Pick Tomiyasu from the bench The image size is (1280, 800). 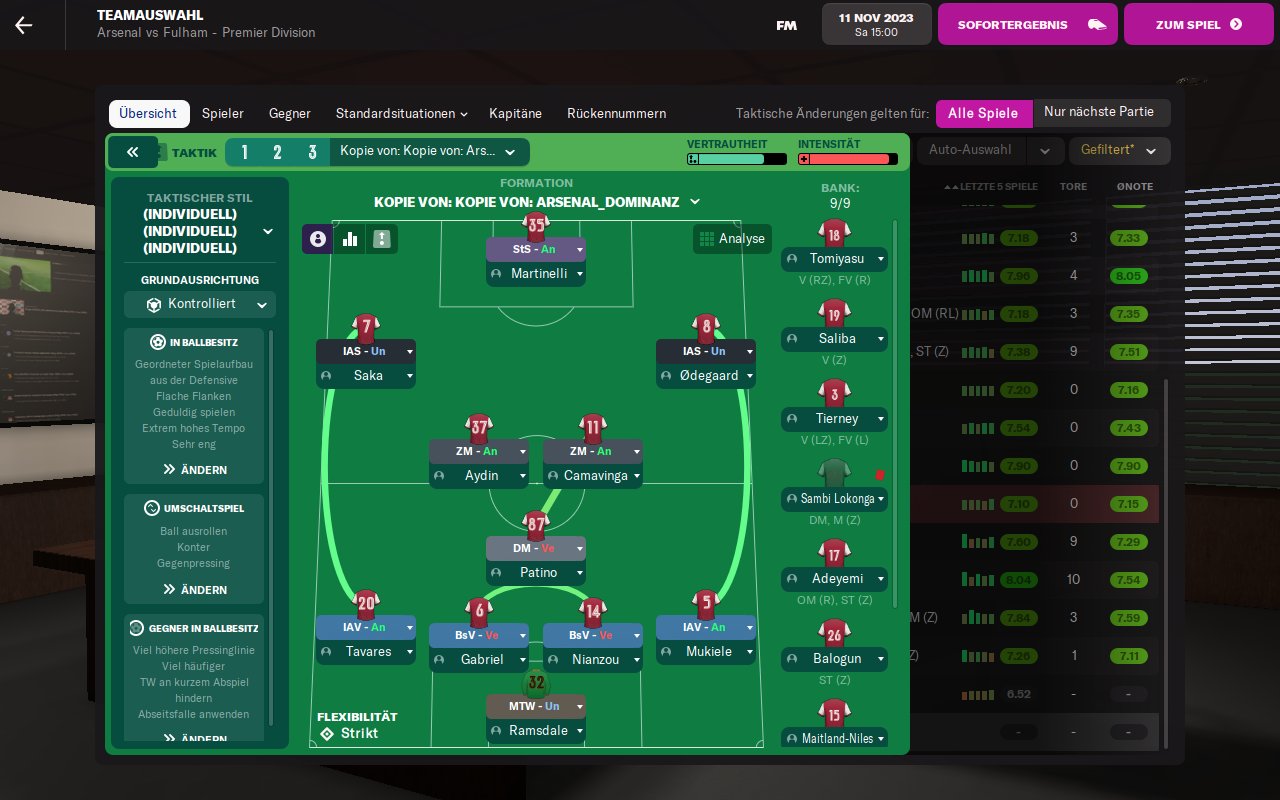click(833, 259)
